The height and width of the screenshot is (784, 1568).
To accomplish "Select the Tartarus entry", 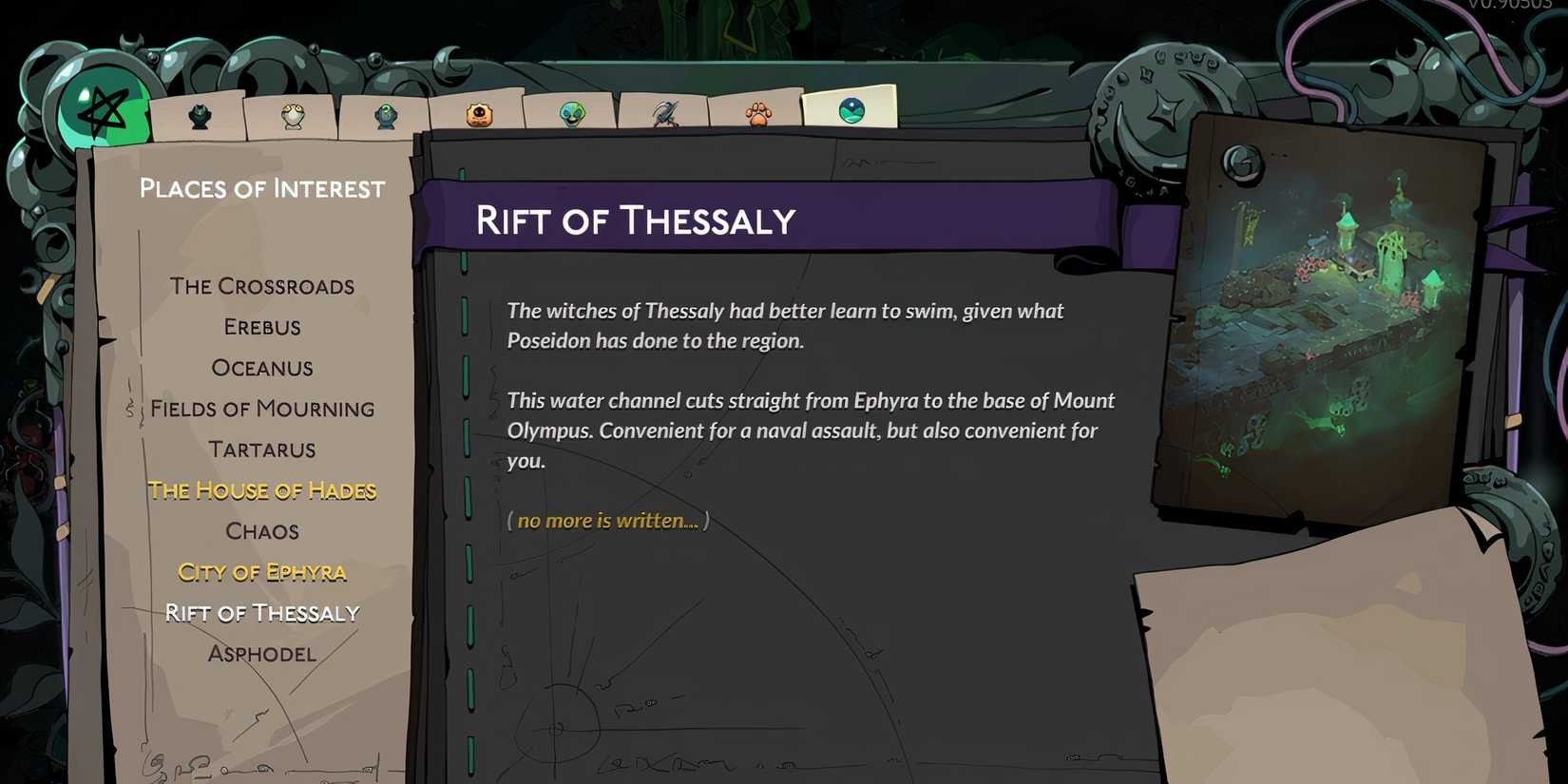I will click(262, 449).
